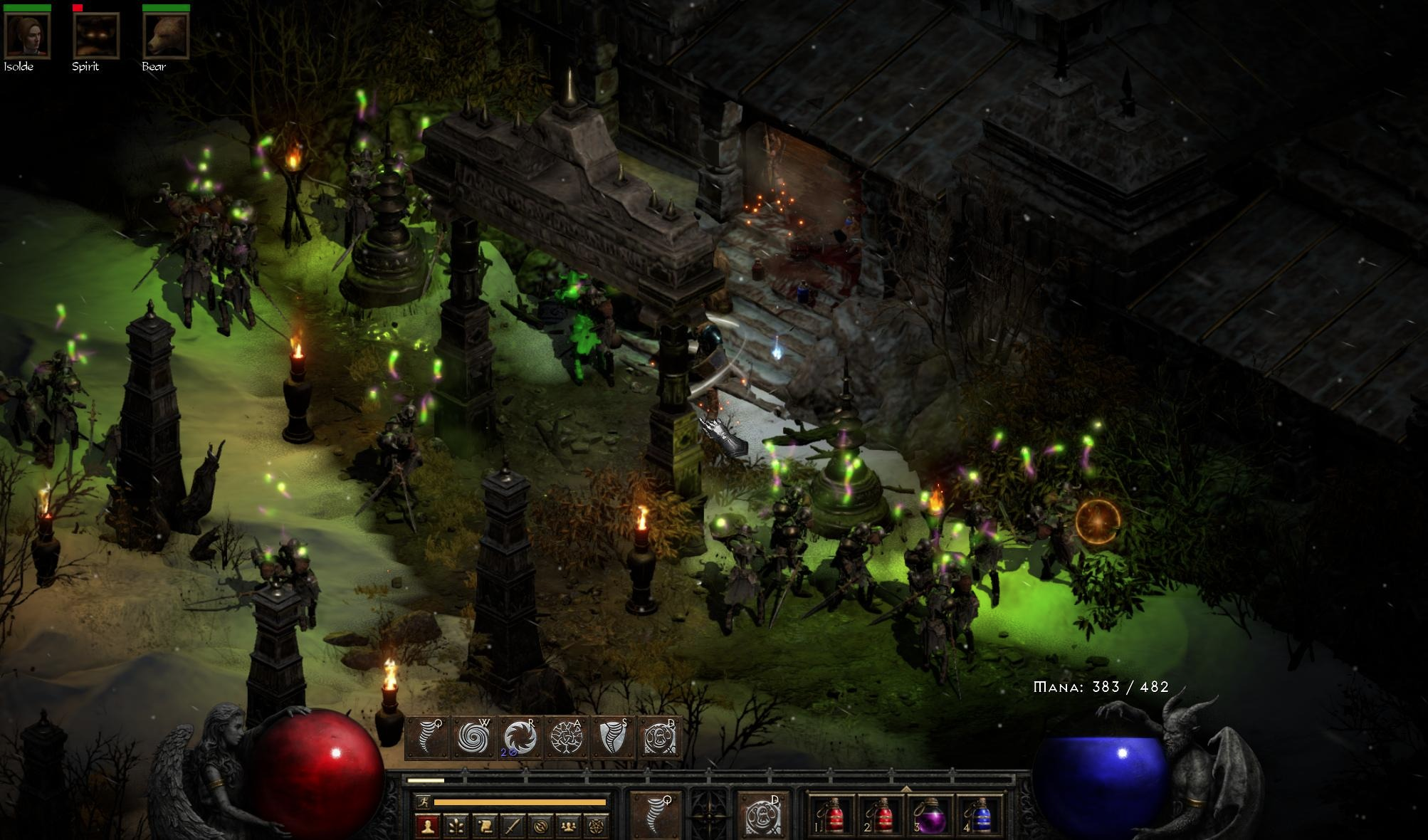Image resolution: width=1428 pixels, height=840 pixels.
Task: Drink the red healing potion in belt slot 2
Action: pos(880,817)
